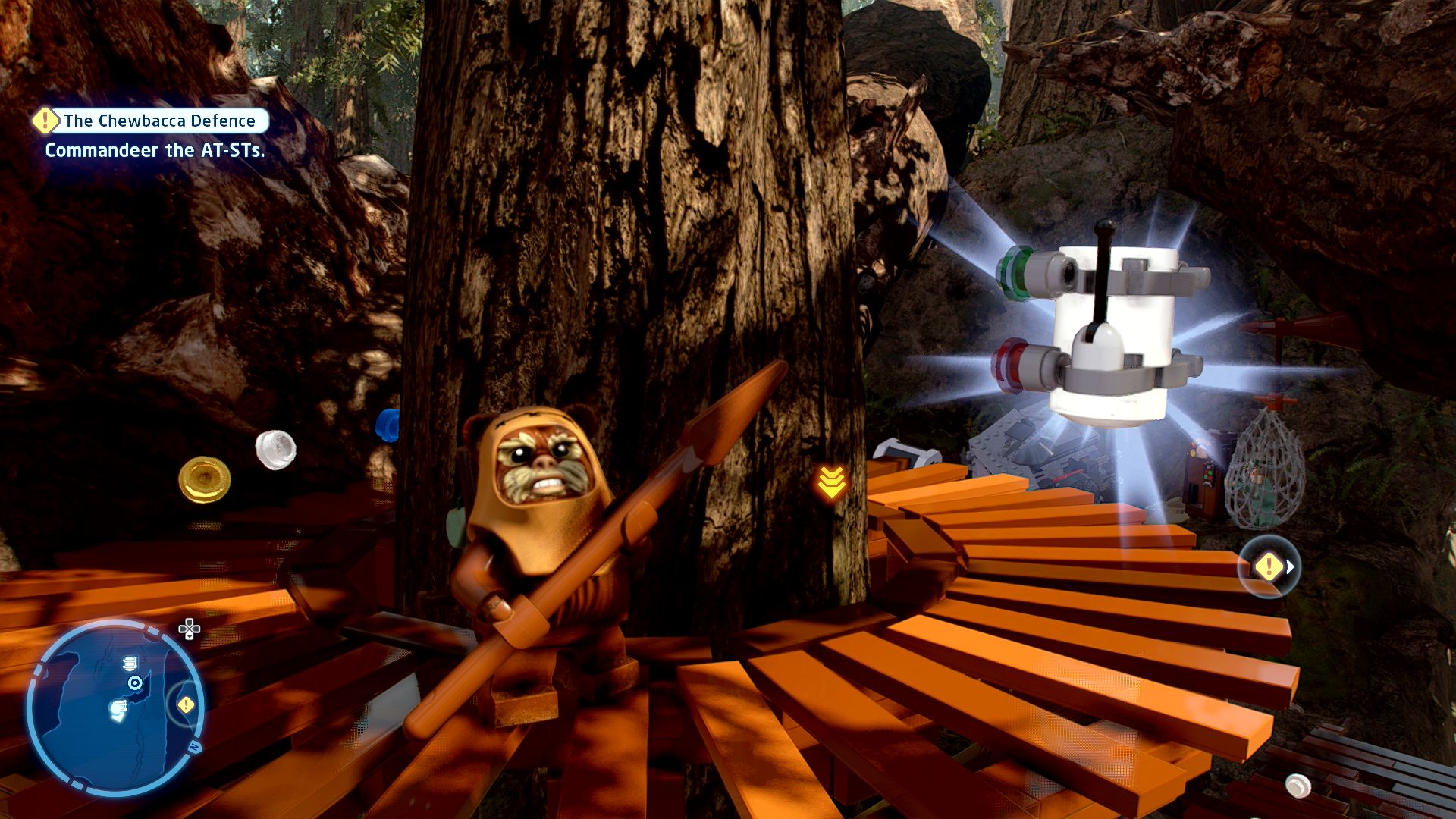Click the yellow downward chevron marker
This screenshot has height=819, width=1456.
pos(831,482)
